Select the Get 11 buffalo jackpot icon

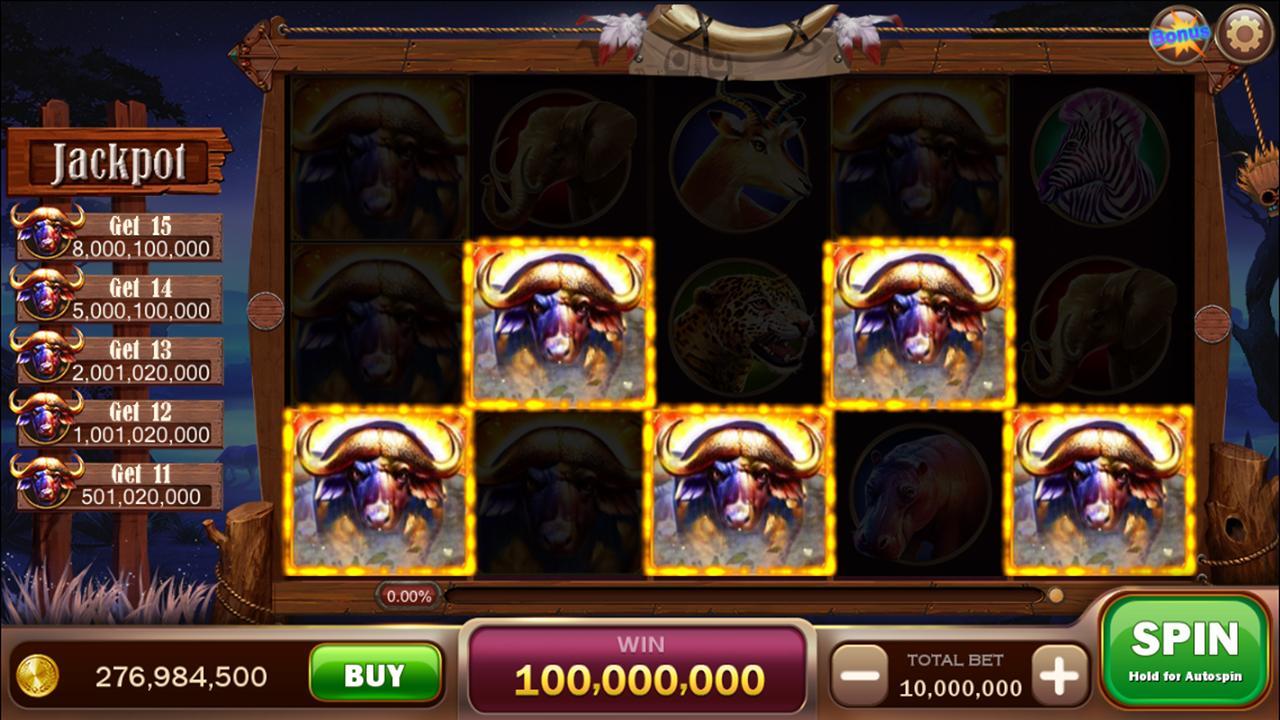[47, 478]
